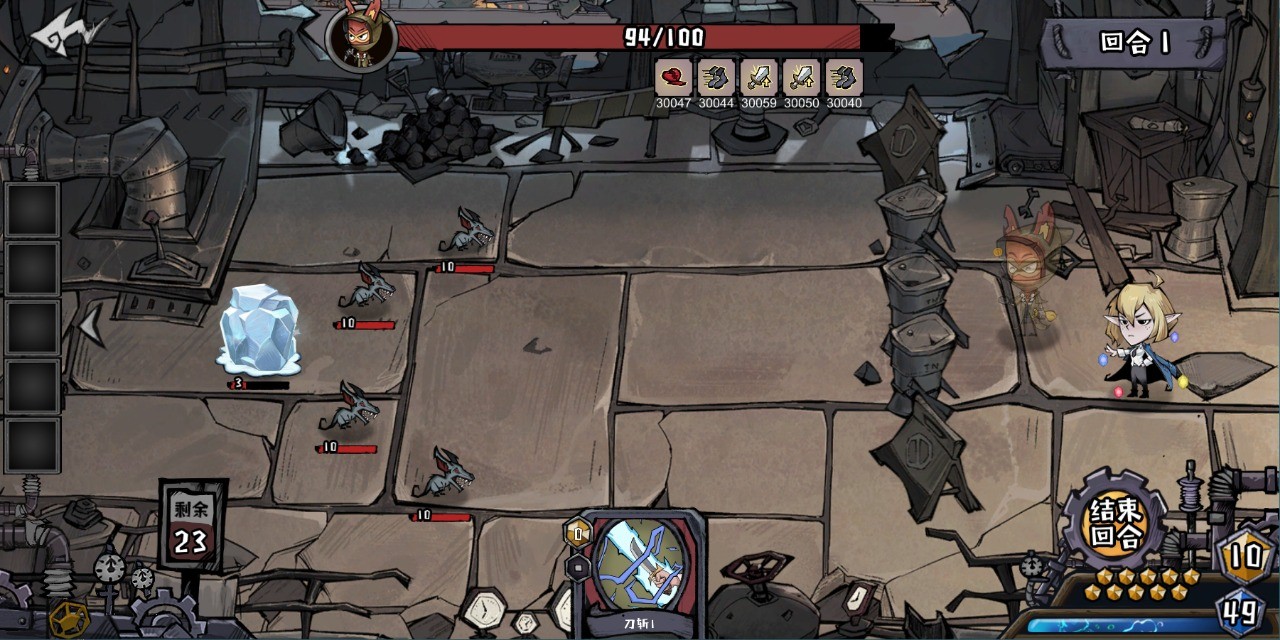1280x640 pixels.
Task: Inspect the speed boots buff labeled 30040
Action: point(845,78)
